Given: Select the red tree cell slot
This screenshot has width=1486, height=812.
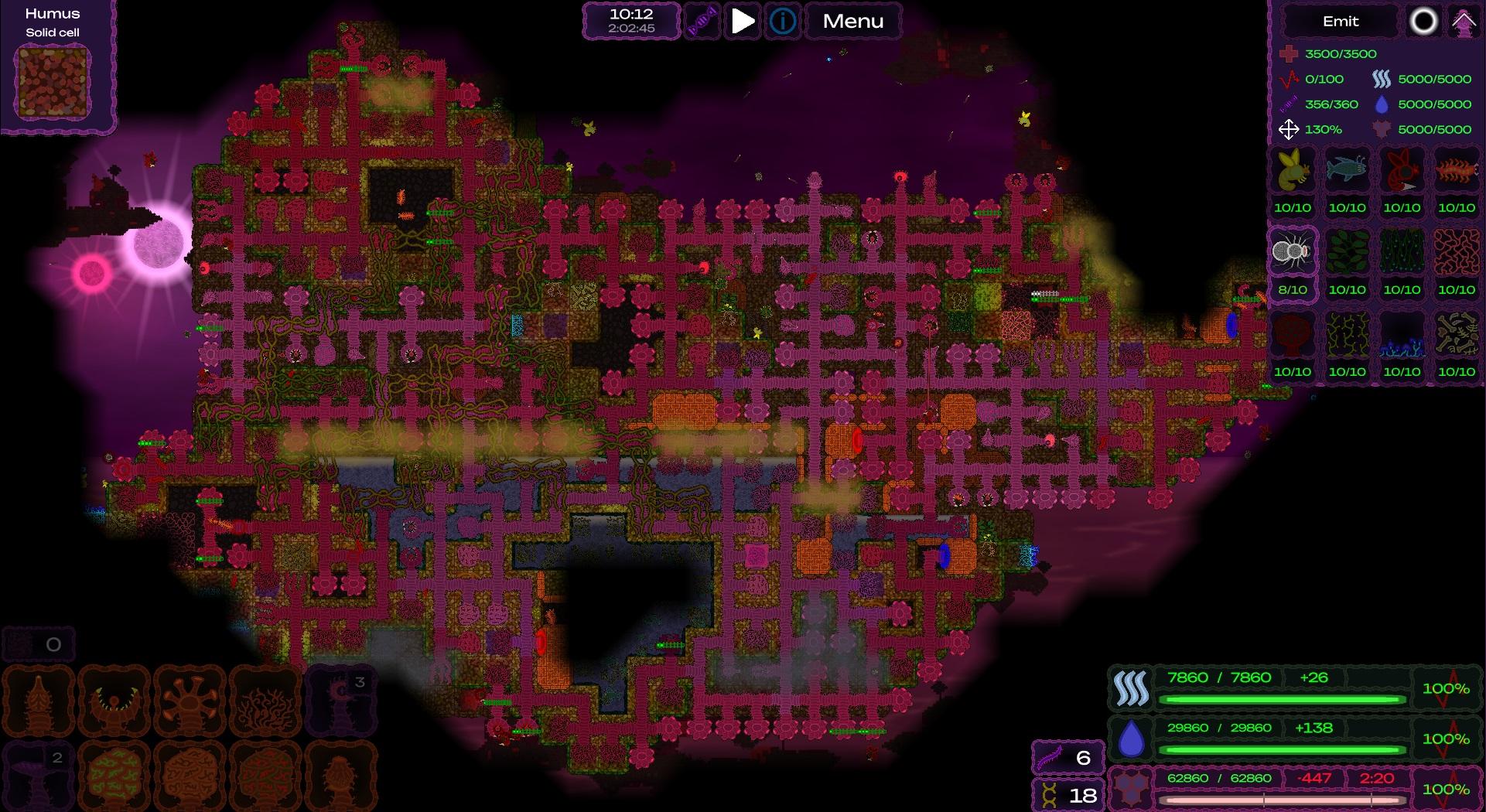Looking at the screenshot, I should point(1293,334).
